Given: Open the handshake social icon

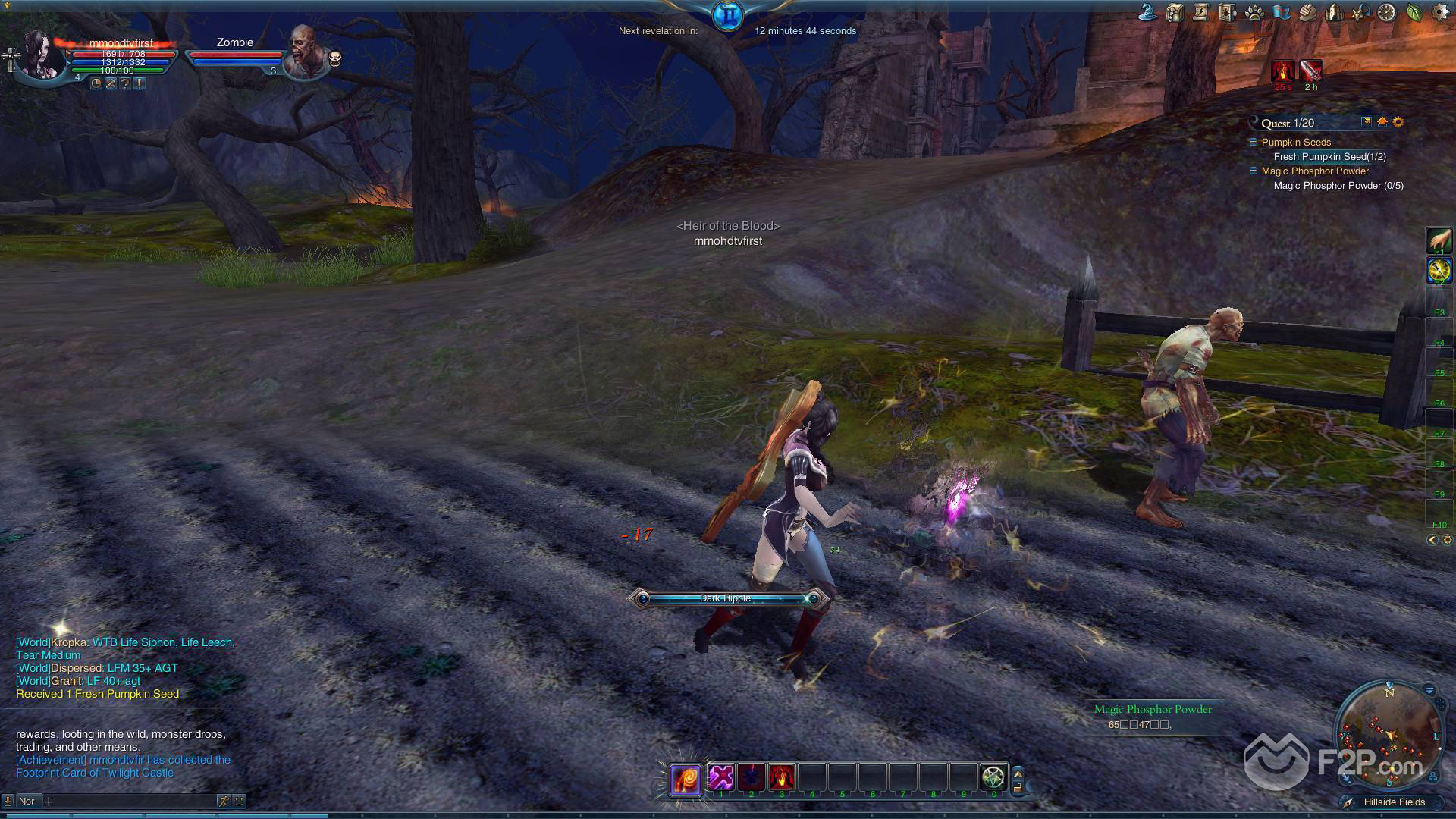Looking at the screenshot, I should (x=1307, y=12).
